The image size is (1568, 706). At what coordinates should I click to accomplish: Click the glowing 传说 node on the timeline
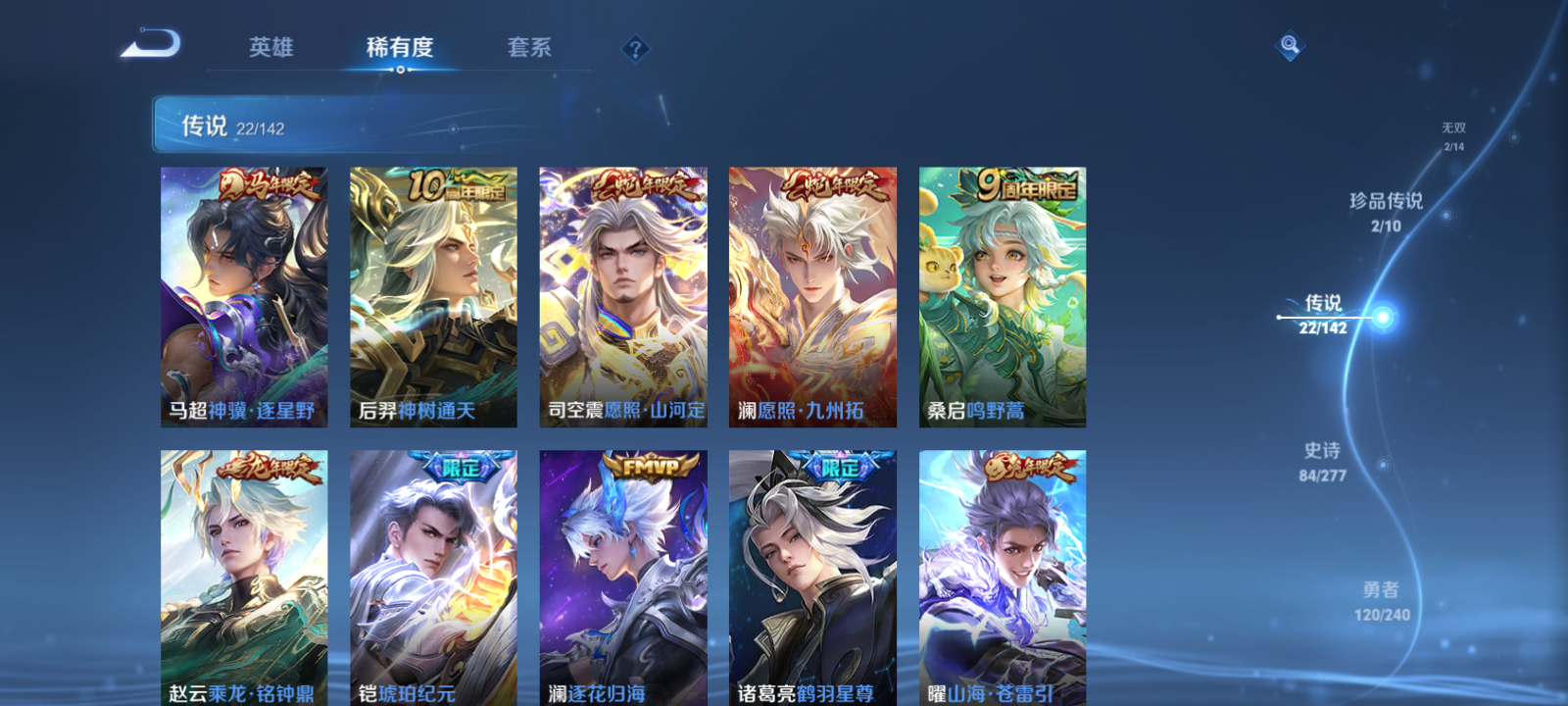pos(1381,316)
